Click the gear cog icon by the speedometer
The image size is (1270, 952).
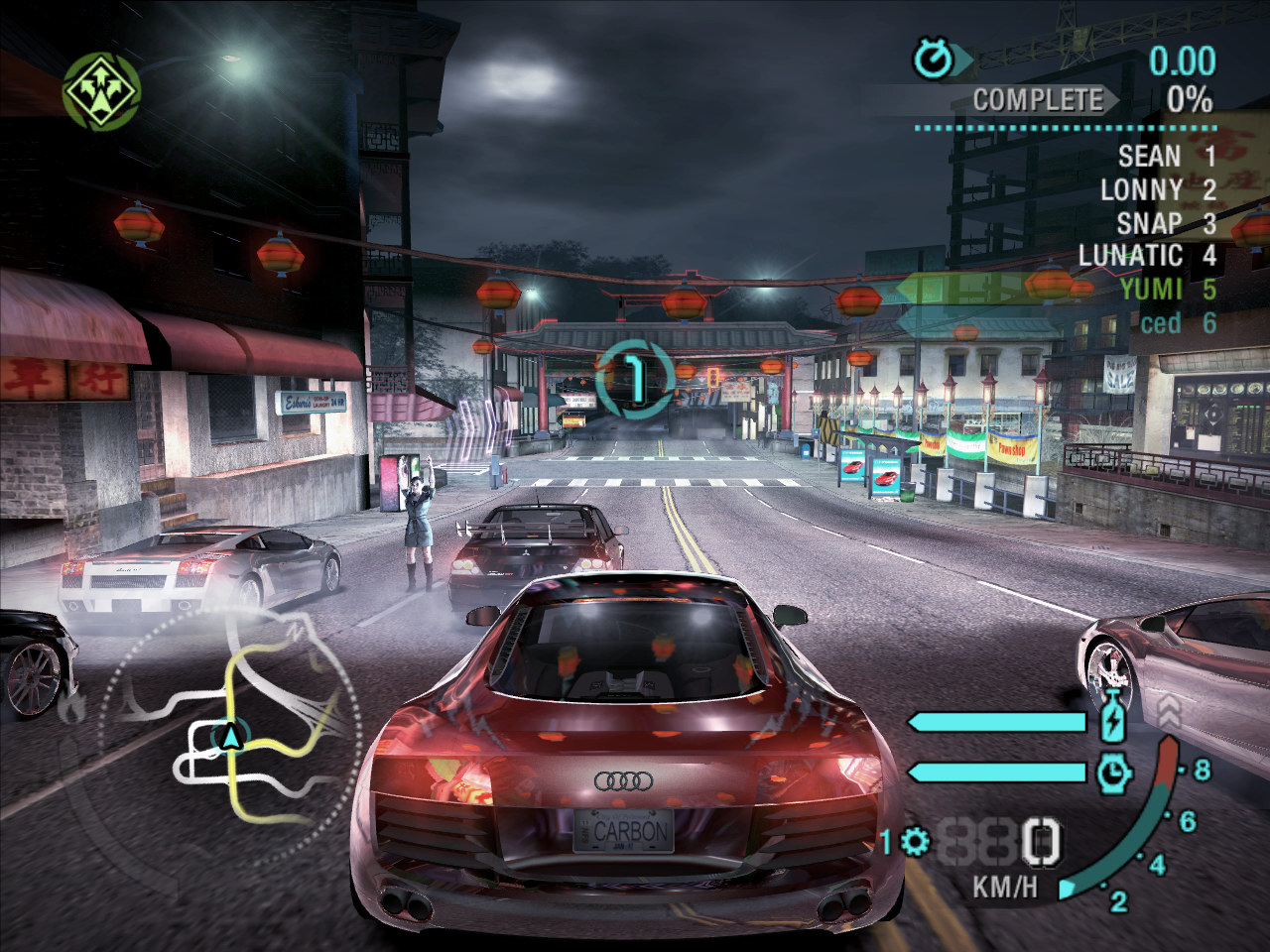(914, 843)
